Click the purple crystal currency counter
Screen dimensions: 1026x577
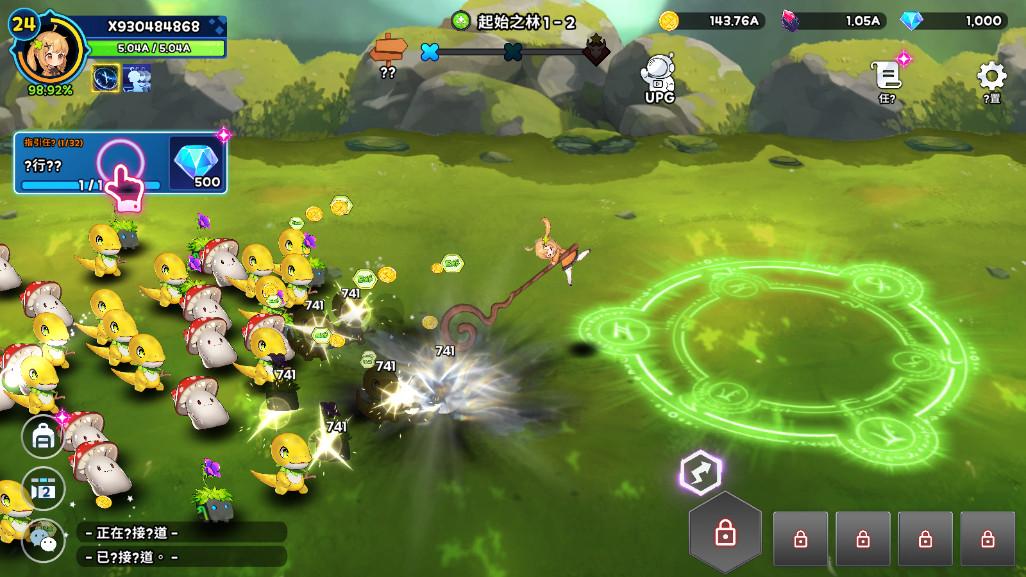[835, 20]
